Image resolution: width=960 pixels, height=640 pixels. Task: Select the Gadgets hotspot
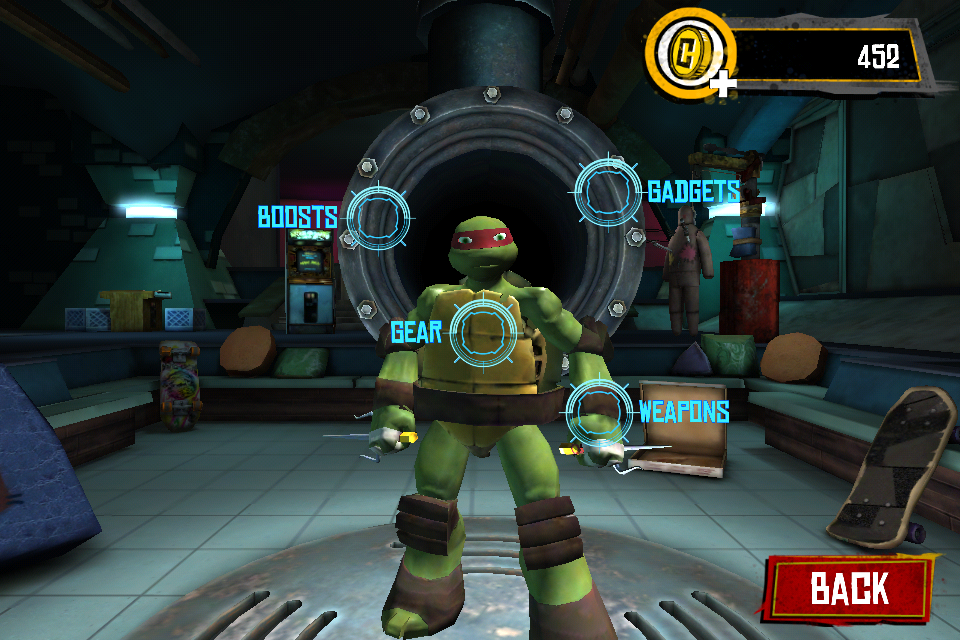[x=608, y=191]
